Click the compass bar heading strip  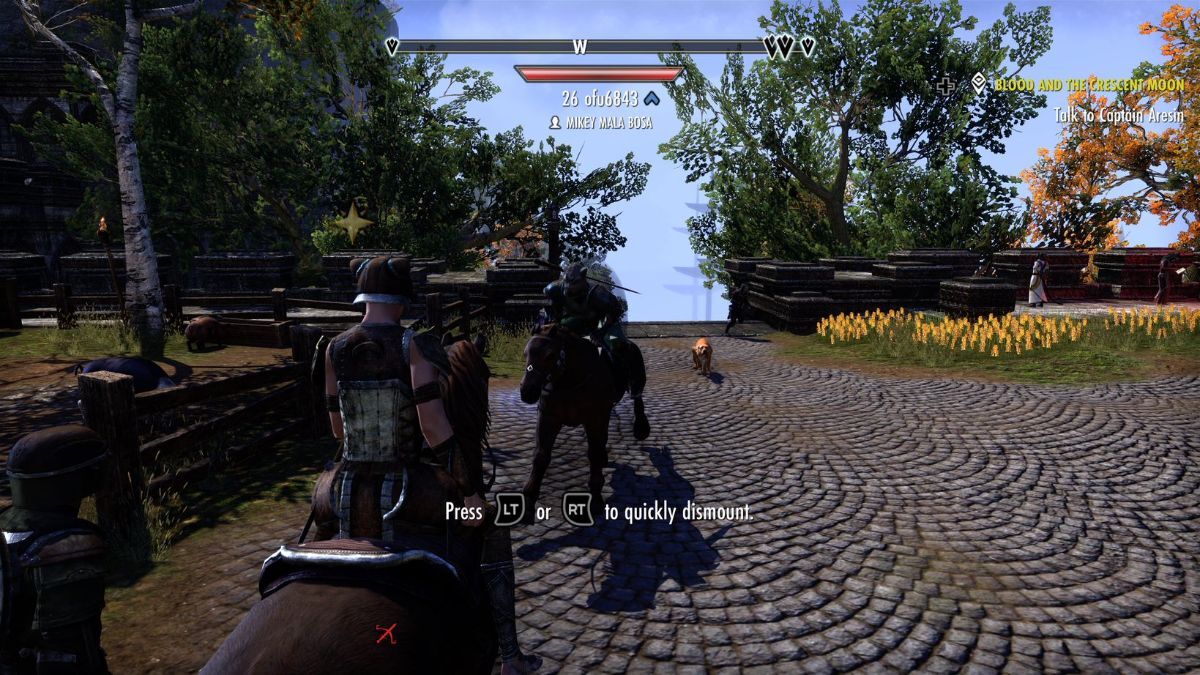click(x=581, y=46)
